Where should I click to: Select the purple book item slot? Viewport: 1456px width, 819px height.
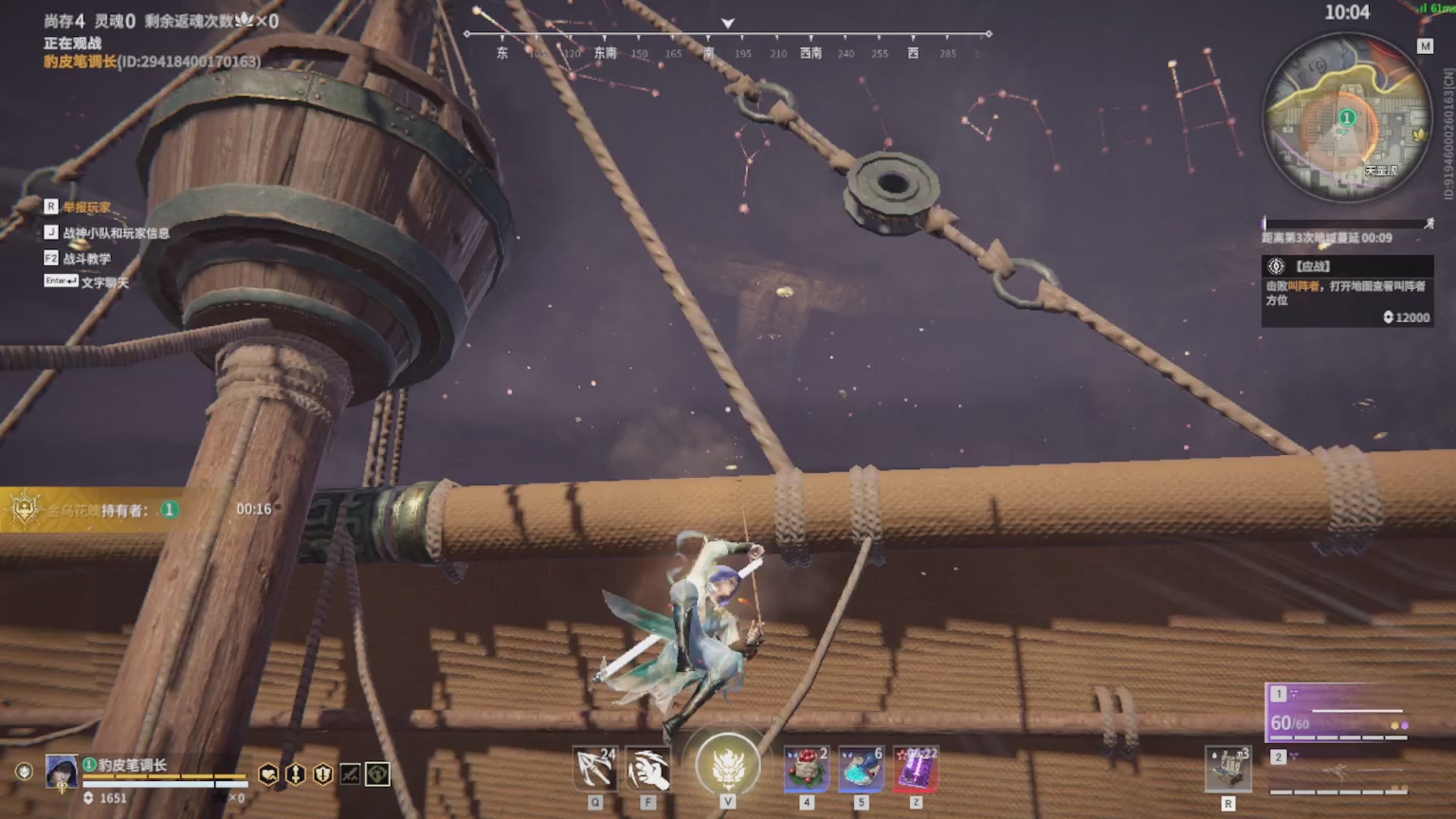916,769
